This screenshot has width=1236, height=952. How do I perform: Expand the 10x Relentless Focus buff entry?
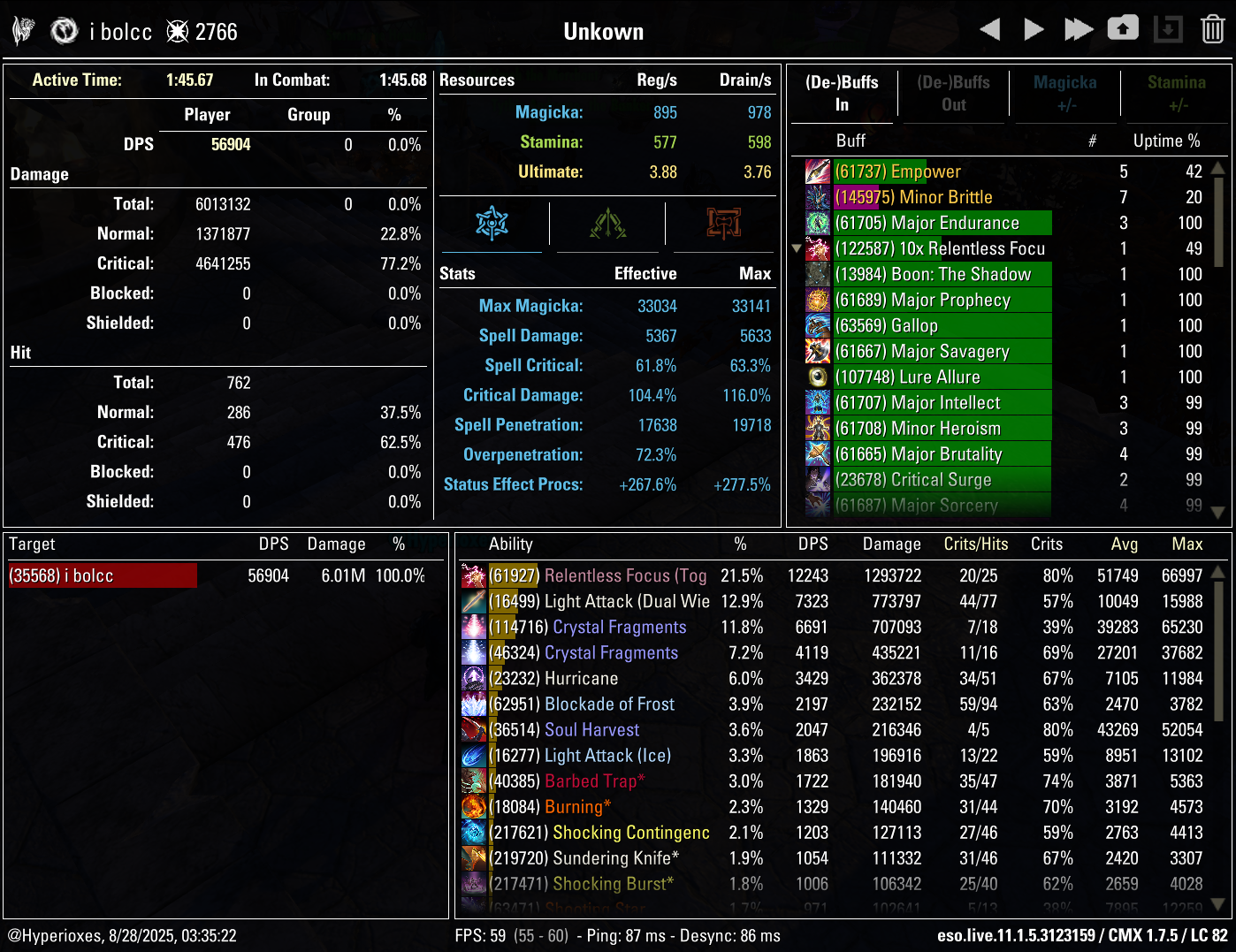tap(797, 248)
